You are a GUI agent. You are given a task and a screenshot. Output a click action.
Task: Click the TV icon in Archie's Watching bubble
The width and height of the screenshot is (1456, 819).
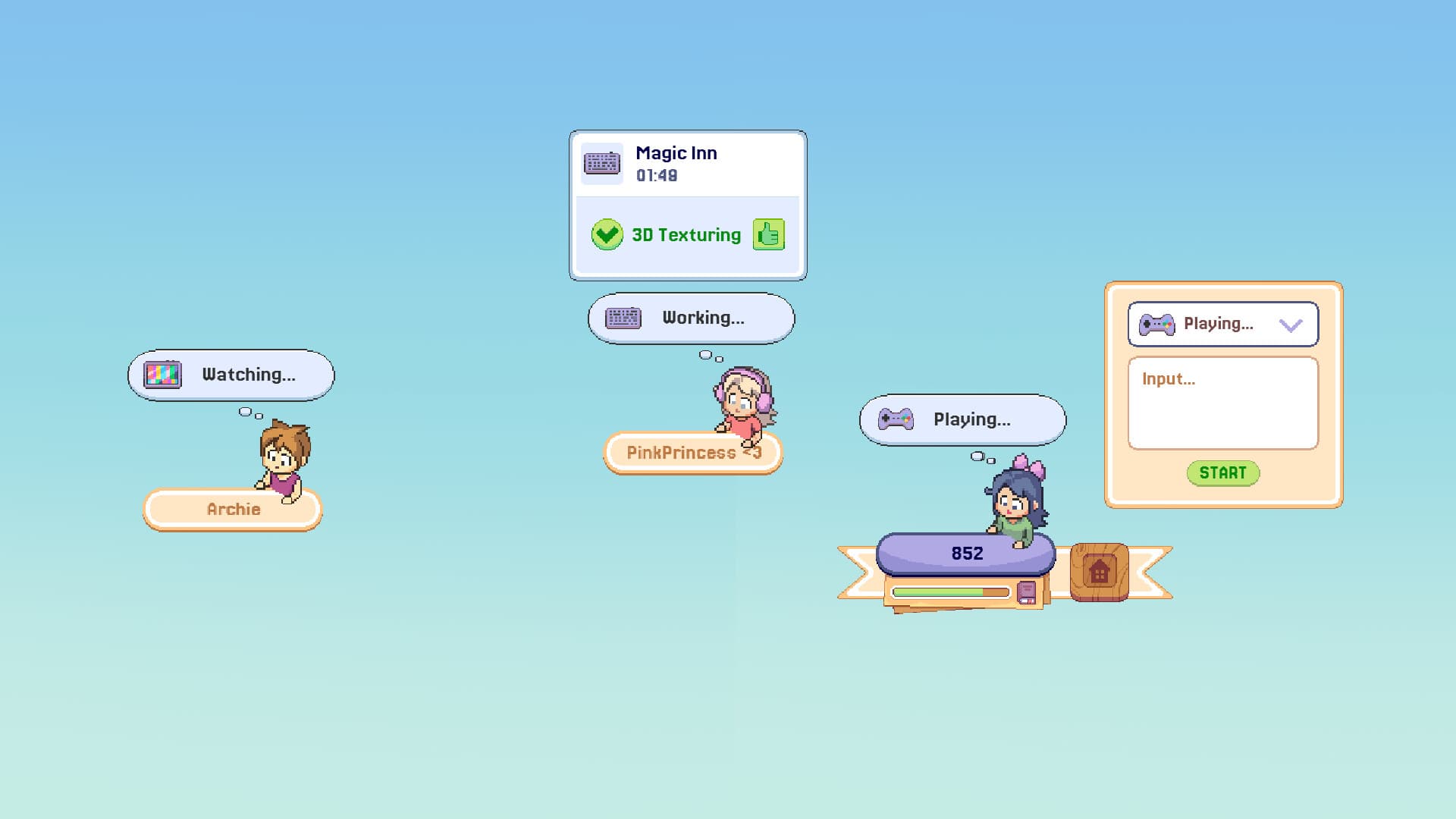(162, 373)
